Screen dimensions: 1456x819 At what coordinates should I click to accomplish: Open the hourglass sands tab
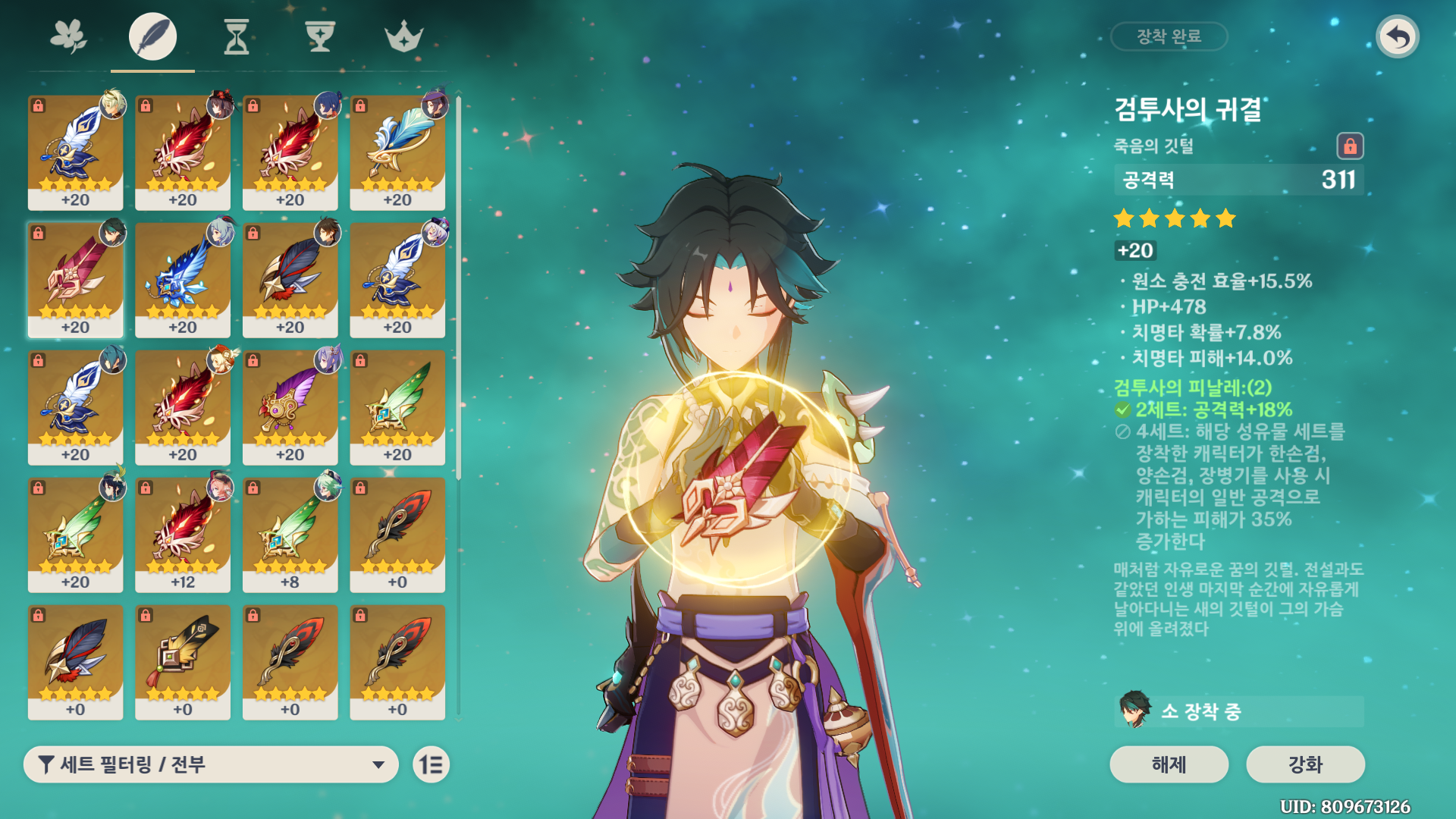pyautogui.click(x=237, y=36)
